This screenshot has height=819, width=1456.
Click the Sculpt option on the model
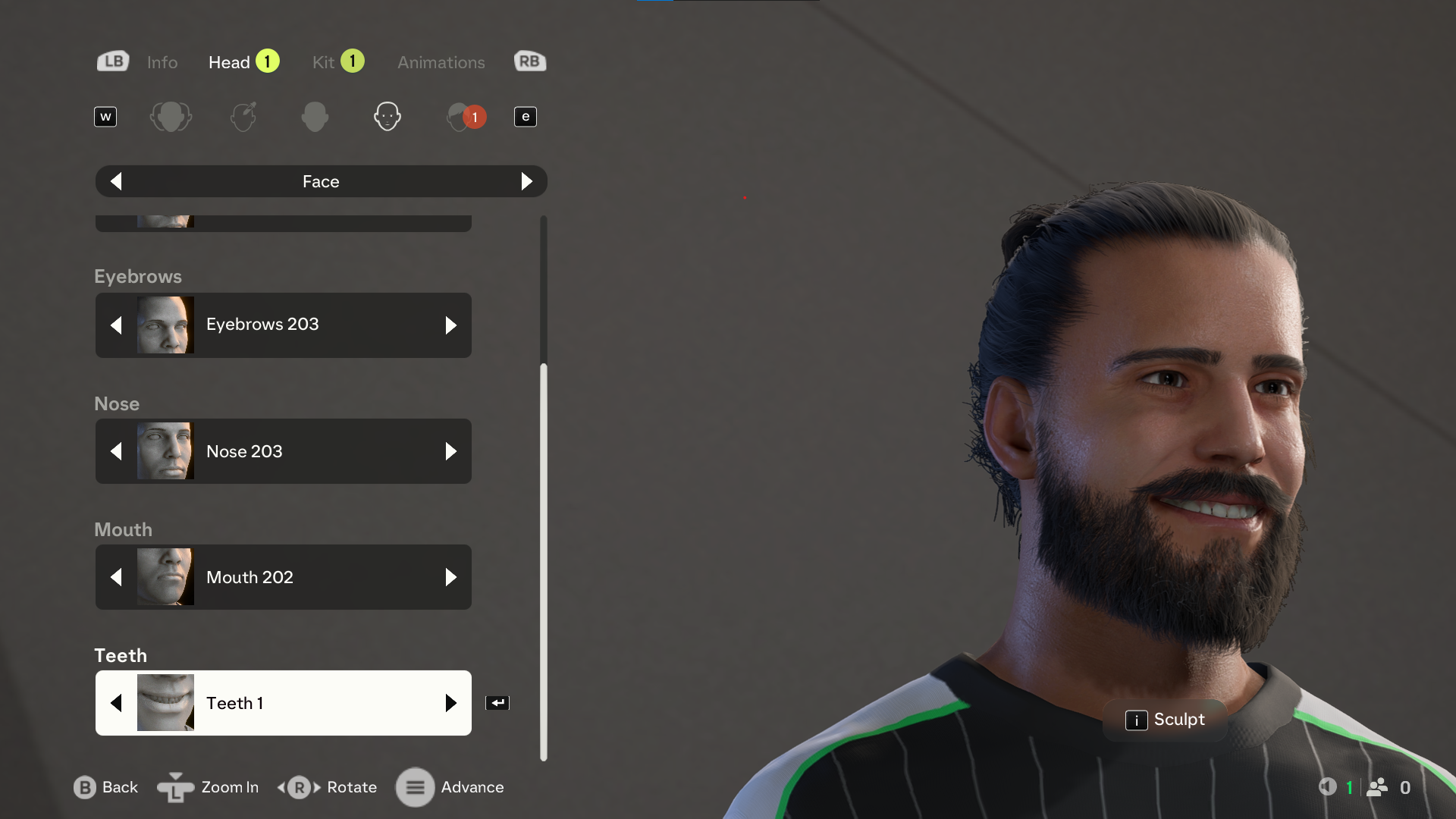[1166, 720]
